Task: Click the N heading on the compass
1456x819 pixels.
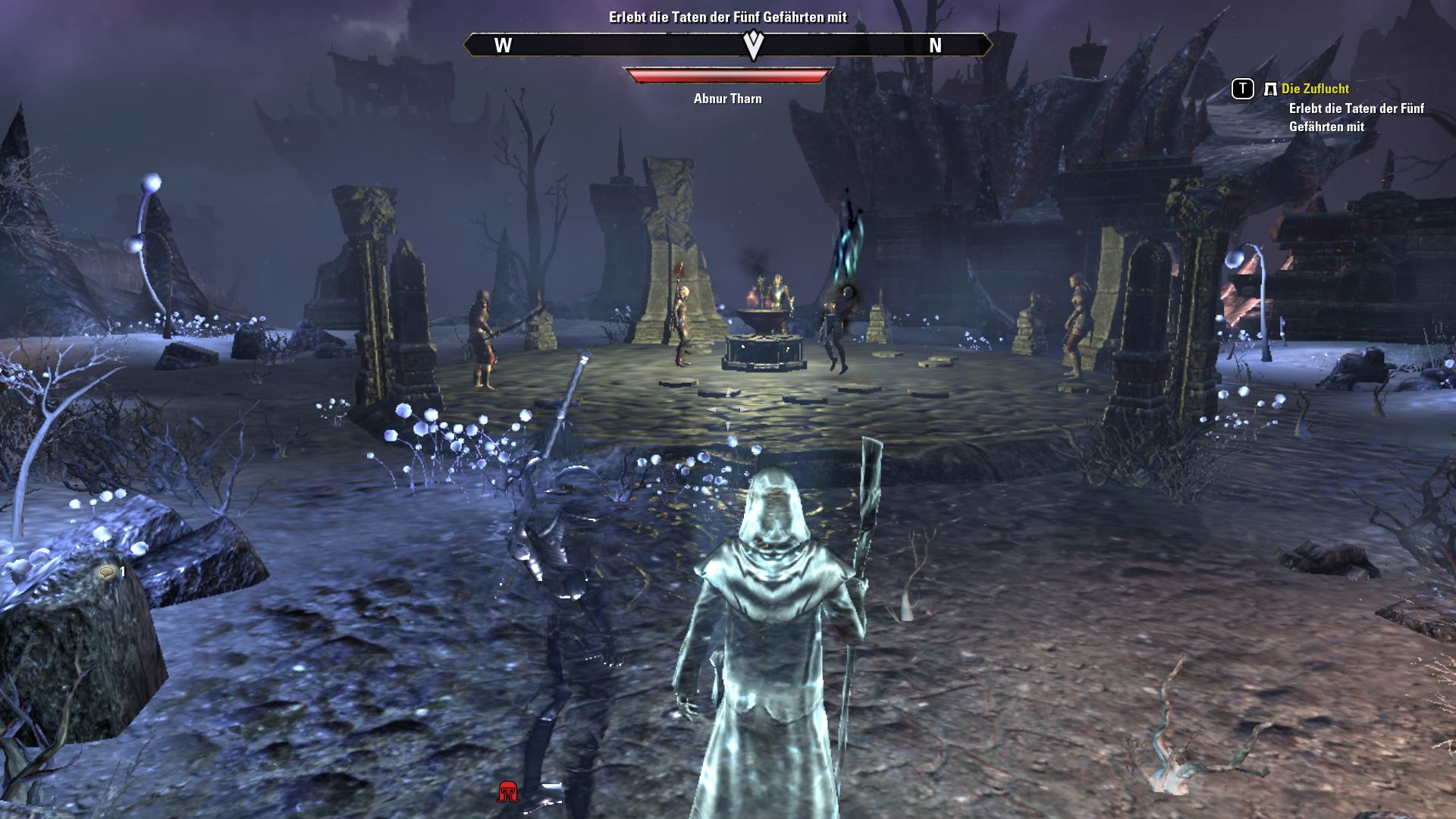Action: pyautogui.click(x=936, y=45)
